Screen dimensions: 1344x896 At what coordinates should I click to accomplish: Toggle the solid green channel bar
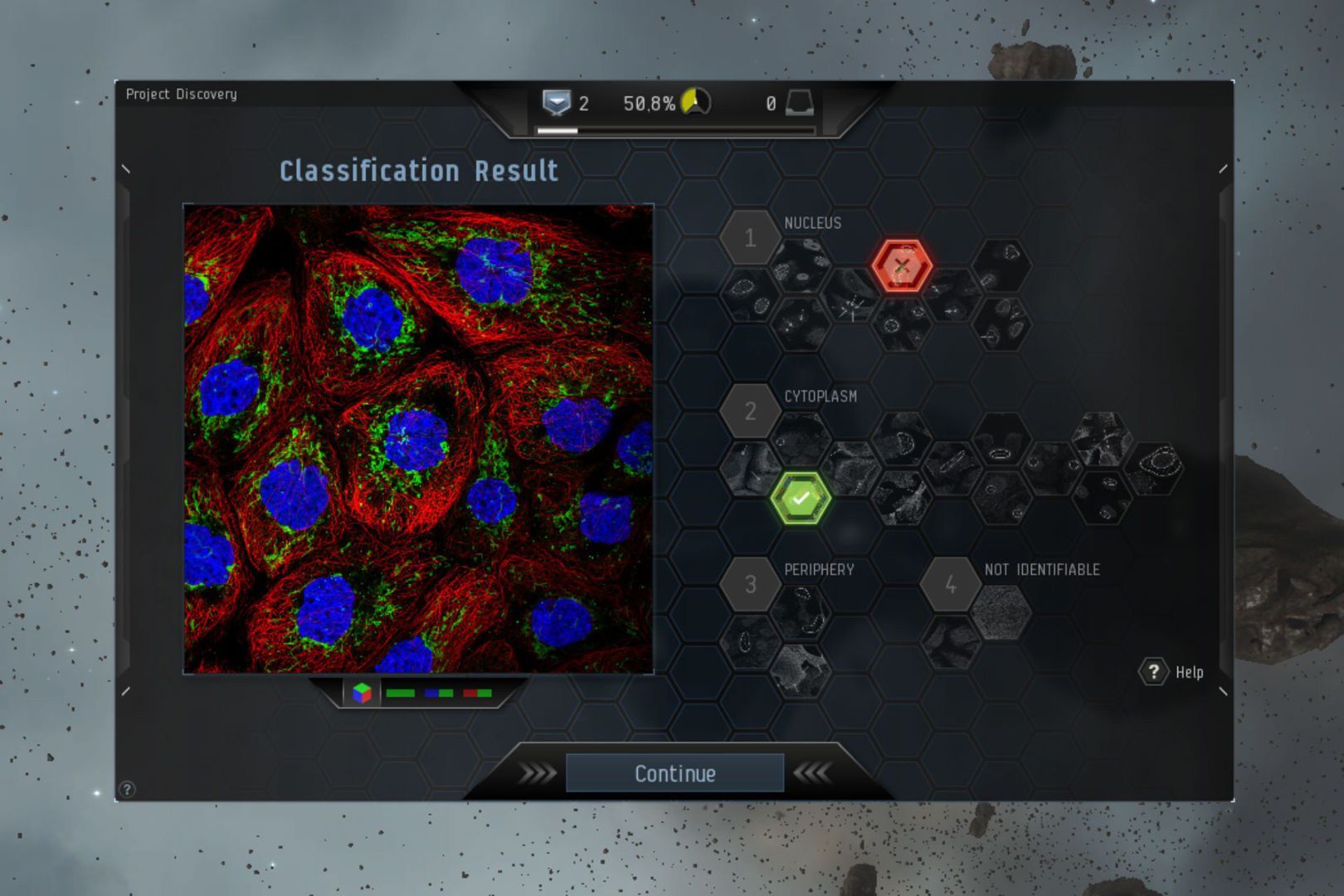(x=400, y=693)
